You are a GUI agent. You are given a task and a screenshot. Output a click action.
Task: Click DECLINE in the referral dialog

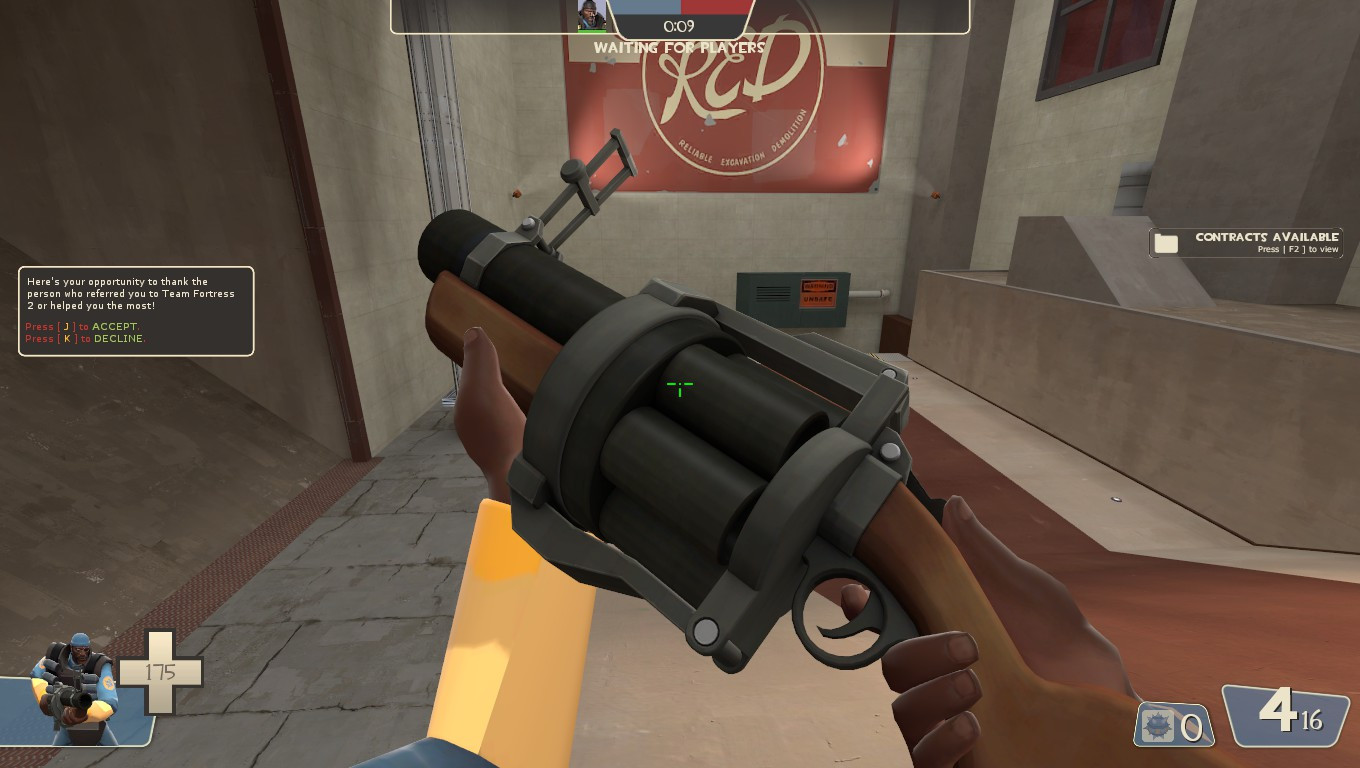118,338
